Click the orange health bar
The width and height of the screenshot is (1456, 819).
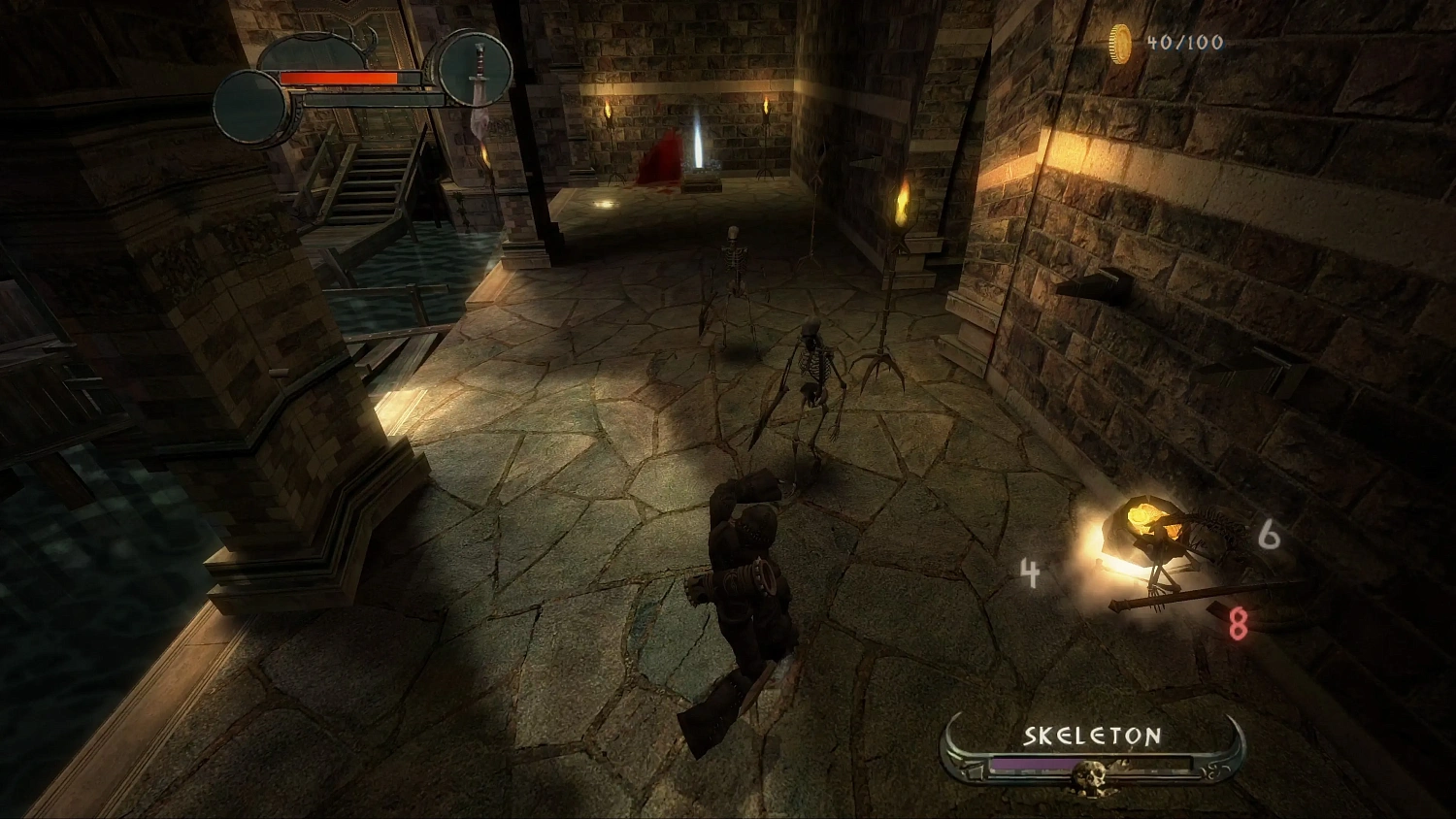point(338,78)
